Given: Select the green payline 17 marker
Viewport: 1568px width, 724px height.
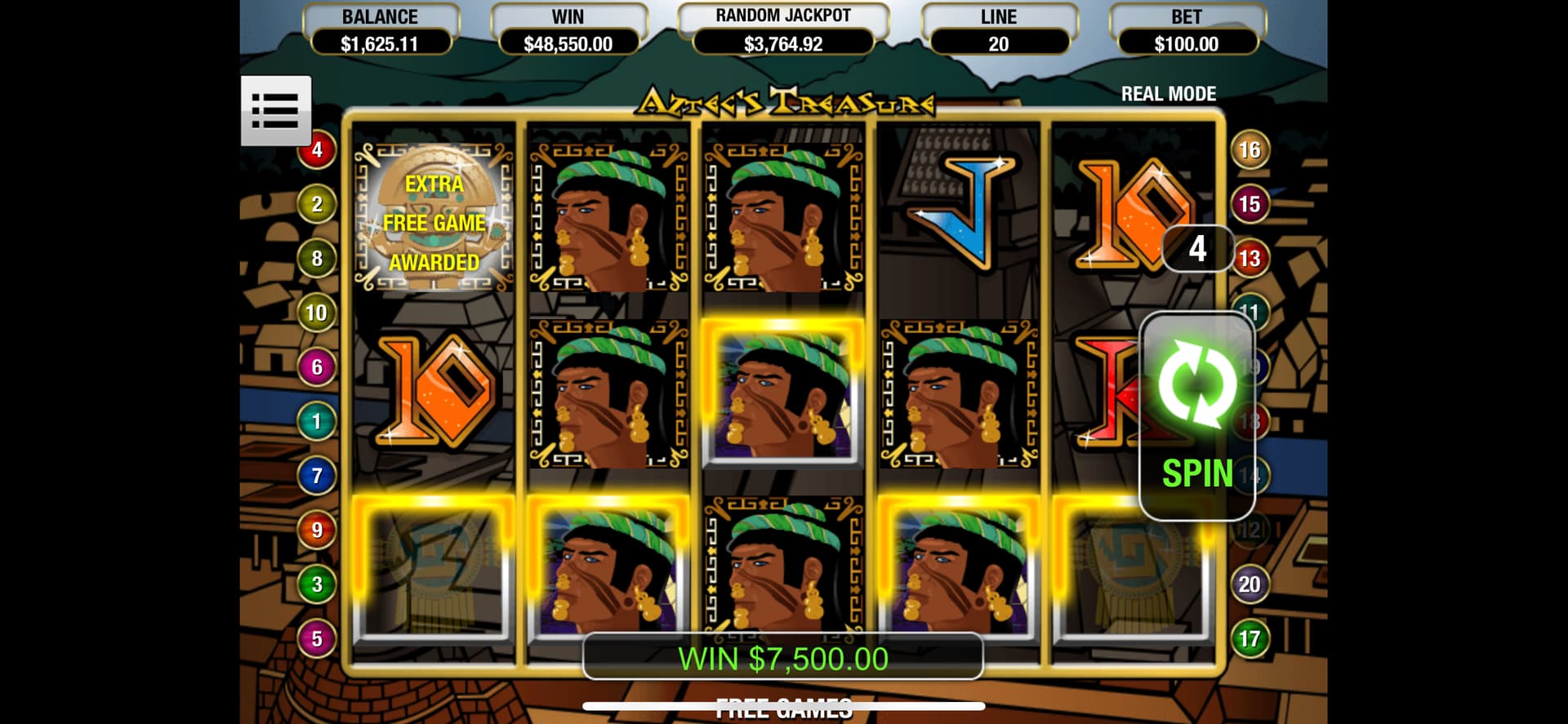Looking at the screenshot, I should 1249,639.
